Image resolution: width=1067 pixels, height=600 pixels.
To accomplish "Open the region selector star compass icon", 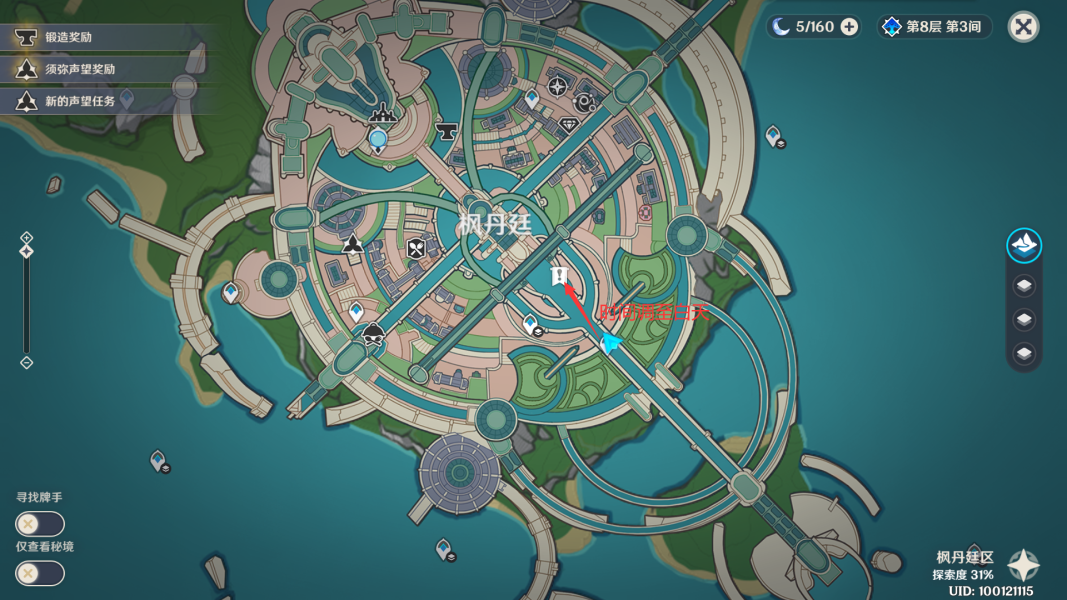I will (1023, 566).
